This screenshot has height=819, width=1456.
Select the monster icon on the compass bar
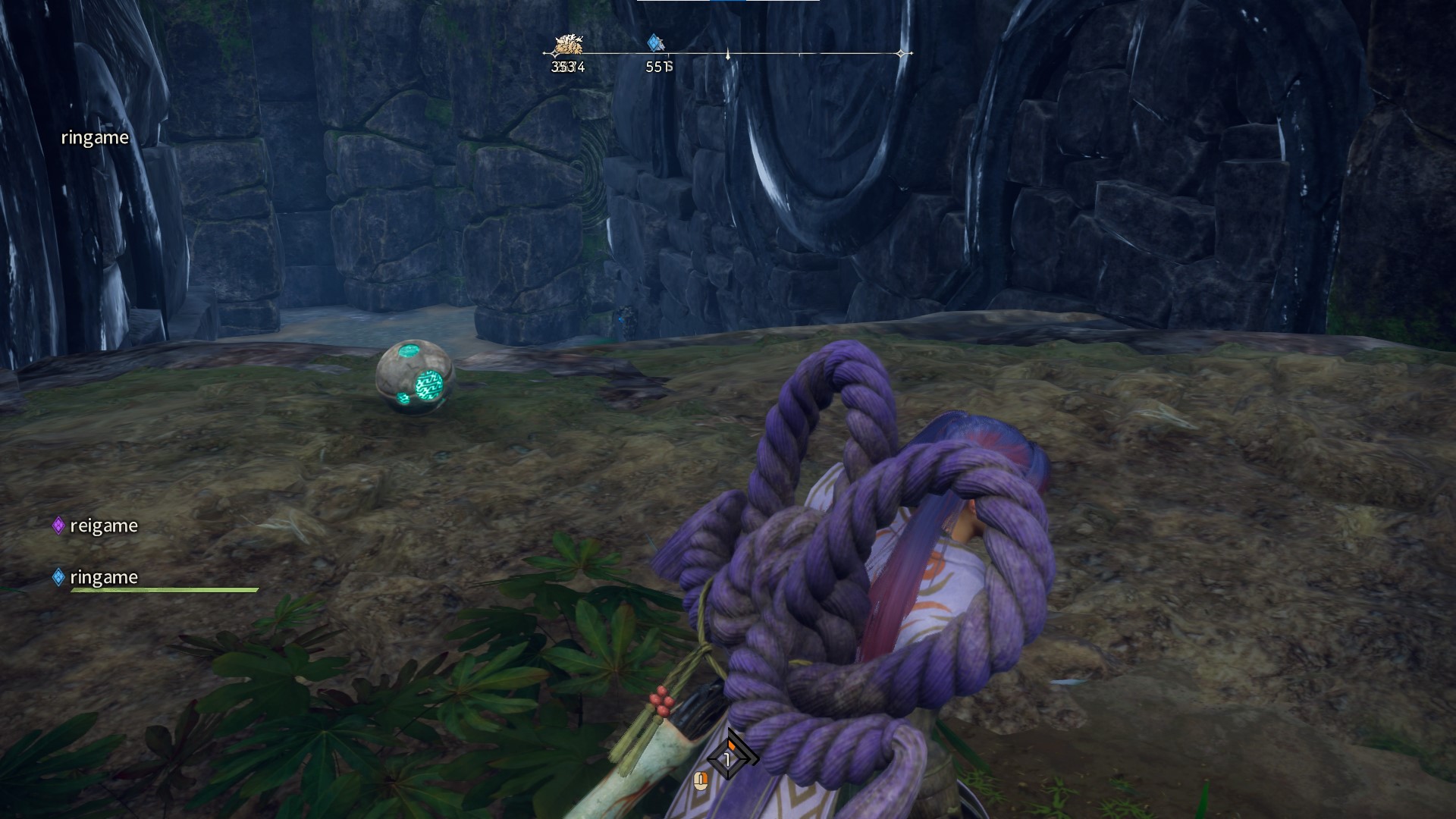[567, 45]
